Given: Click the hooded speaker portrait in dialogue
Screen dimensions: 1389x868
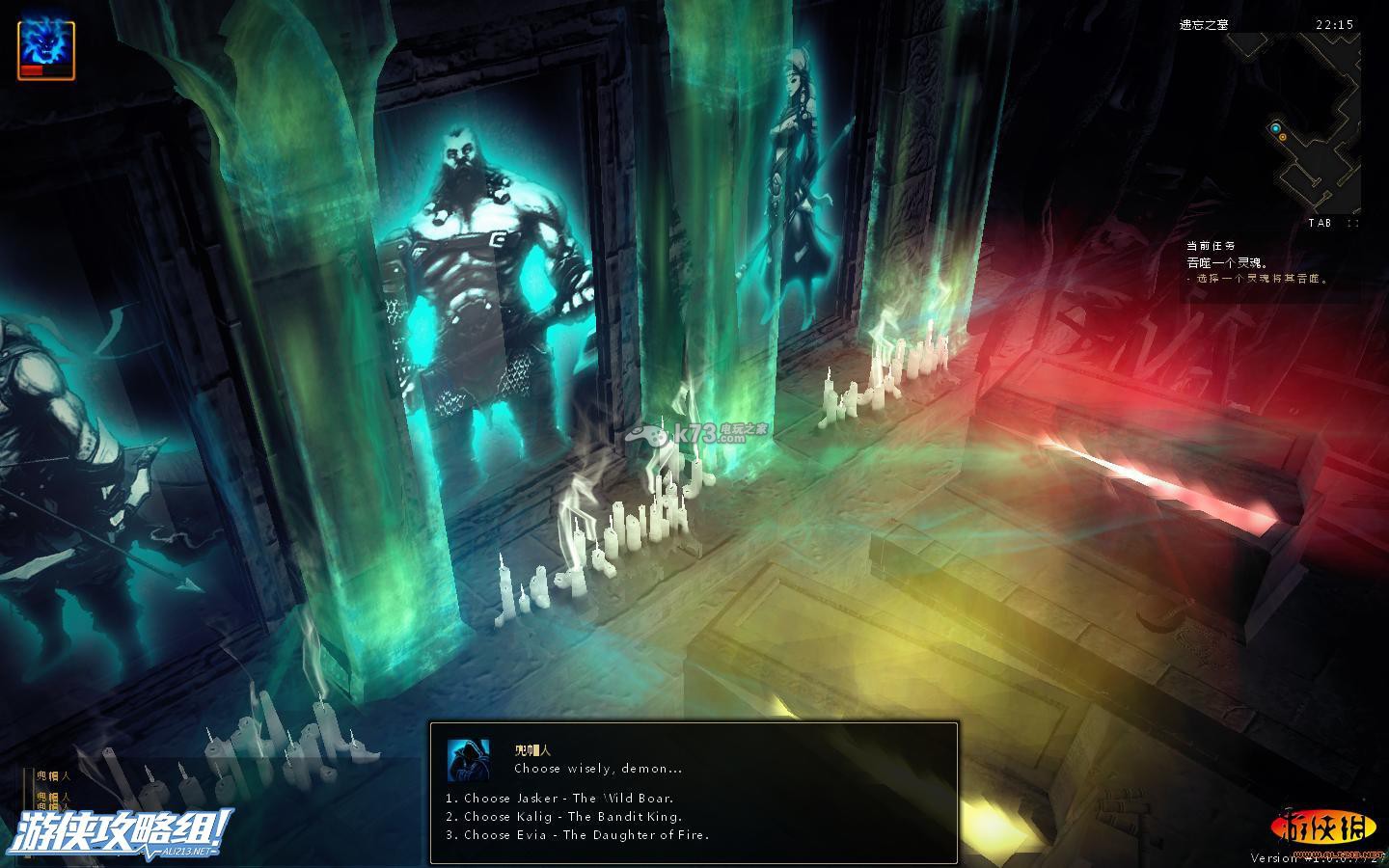Looking at the screenshot, I should (469, 760).
